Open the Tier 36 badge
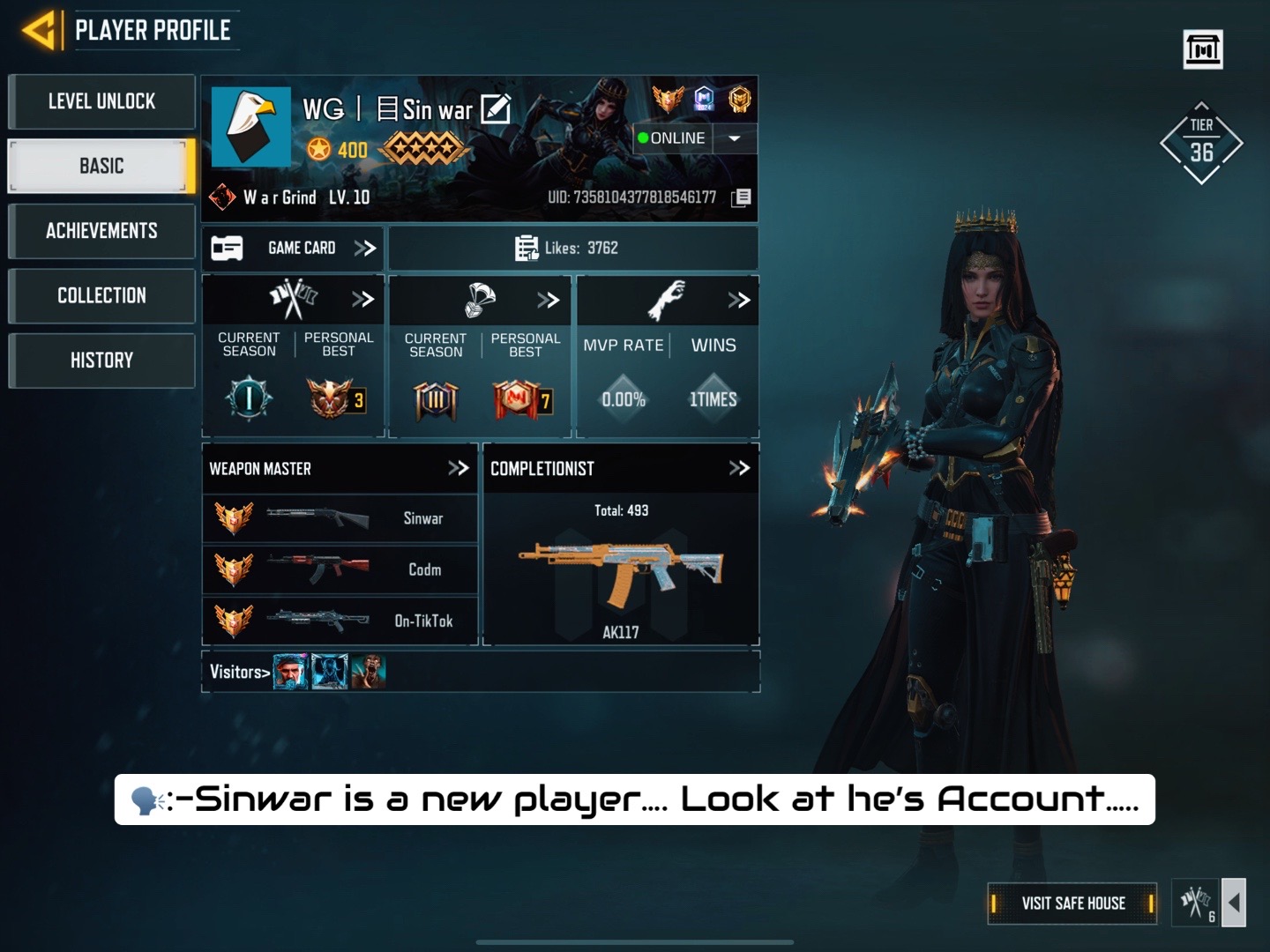The height and width of the screenshot is (952, 1270). pos(1201,144)
